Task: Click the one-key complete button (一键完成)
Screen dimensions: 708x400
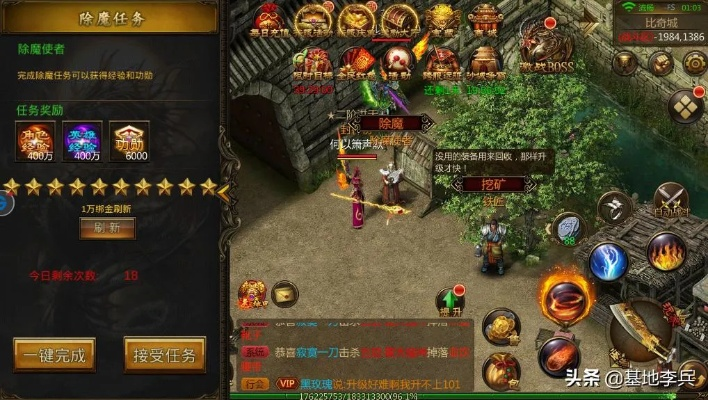Action: pyautogui.click(x=55, y=354)
